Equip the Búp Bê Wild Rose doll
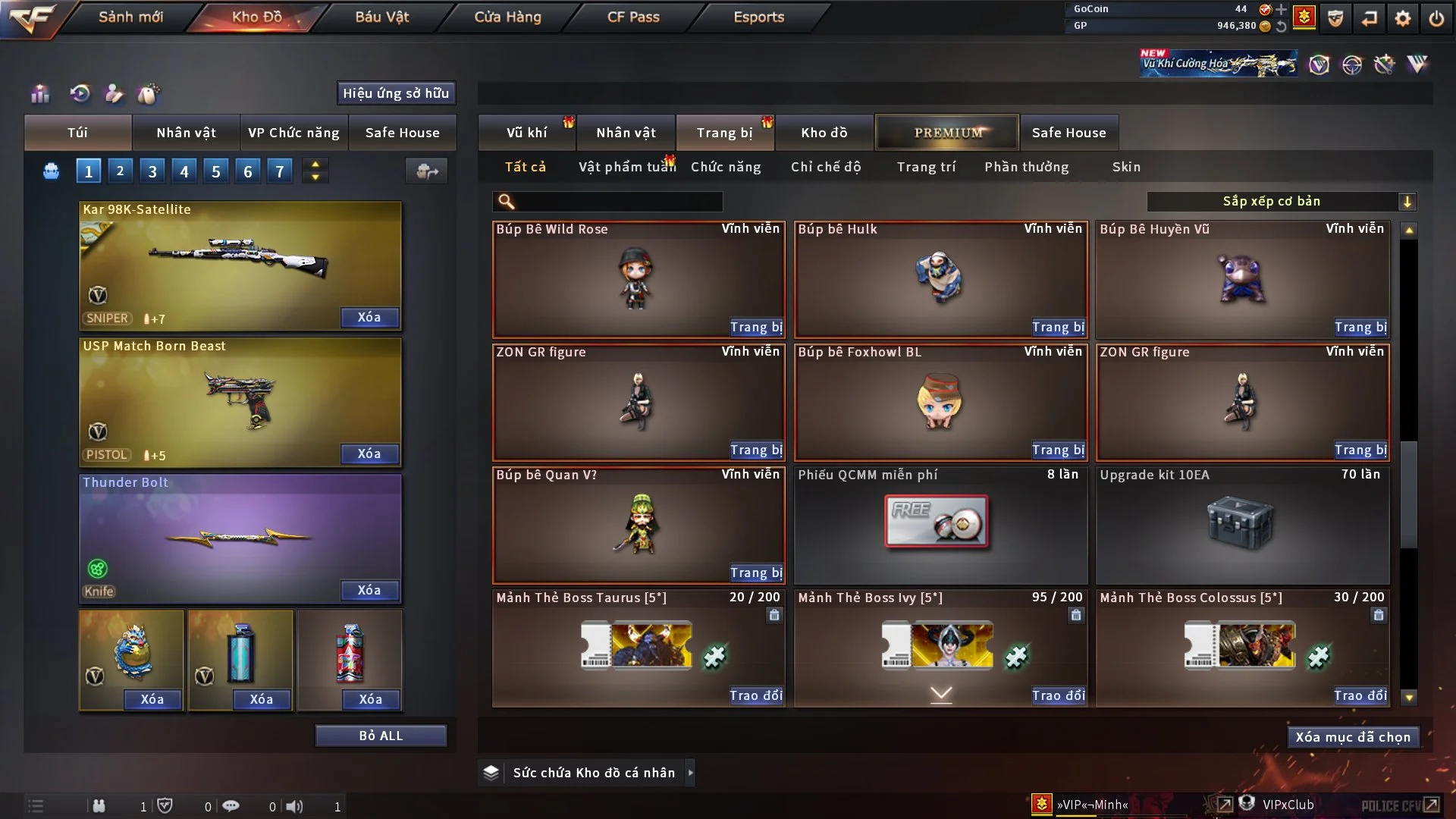 click(756, 328)
